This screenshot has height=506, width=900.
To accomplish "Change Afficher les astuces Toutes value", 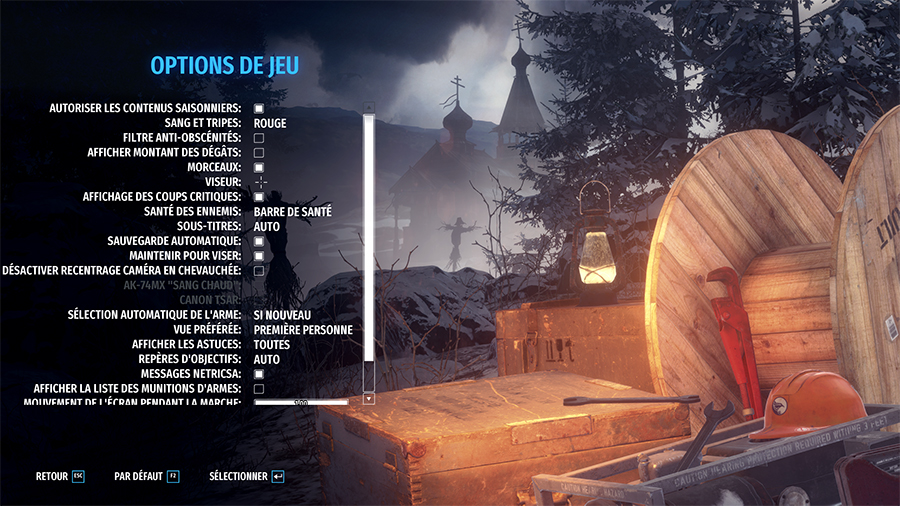I will (272, 344).
